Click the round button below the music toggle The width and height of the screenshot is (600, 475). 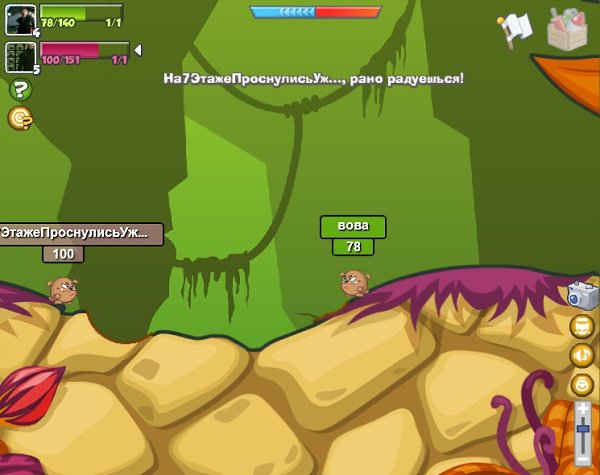coord(582,384)
